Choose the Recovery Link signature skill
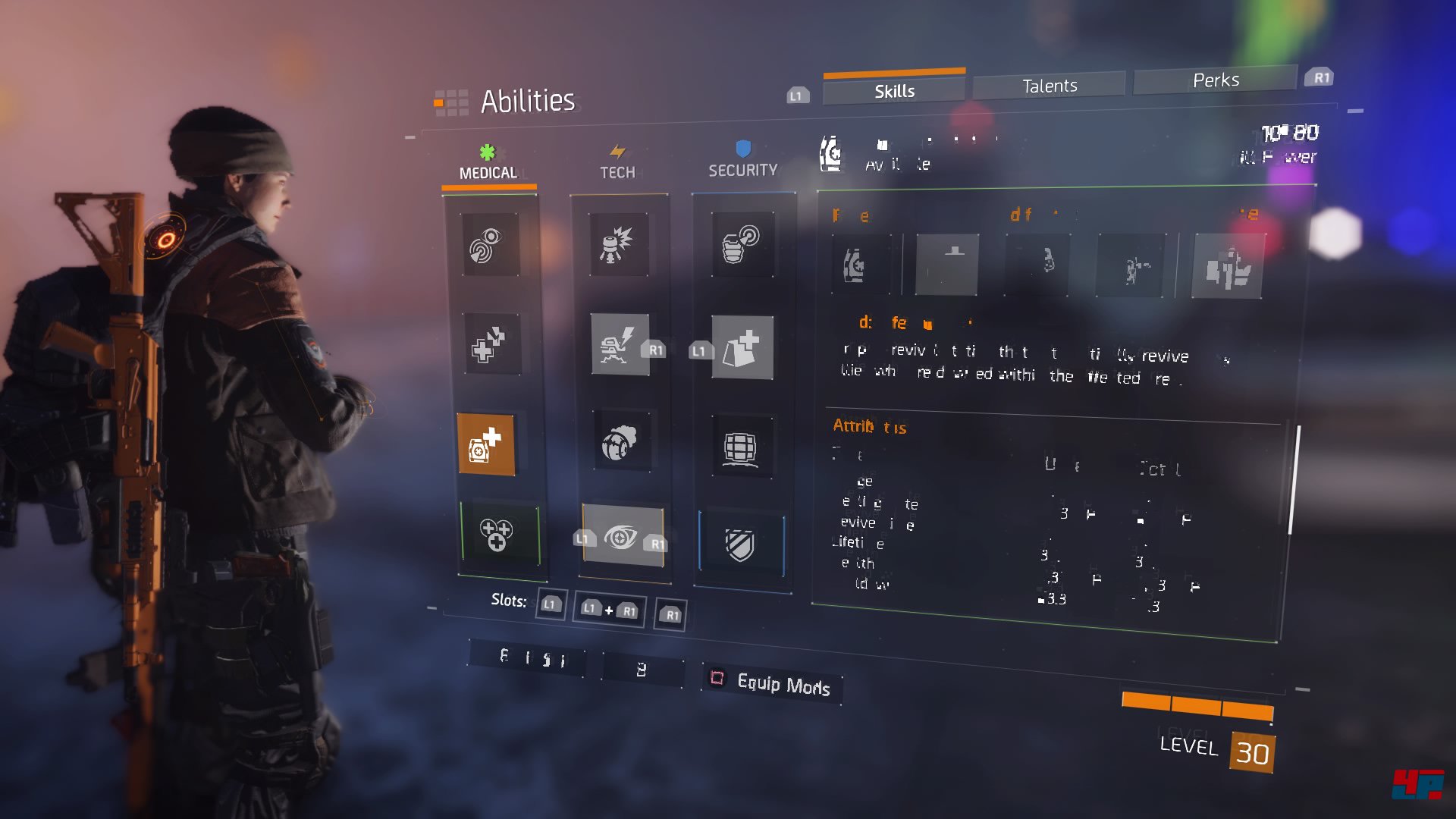This screenshot has height=819, width=1456. tap(497, 534)
